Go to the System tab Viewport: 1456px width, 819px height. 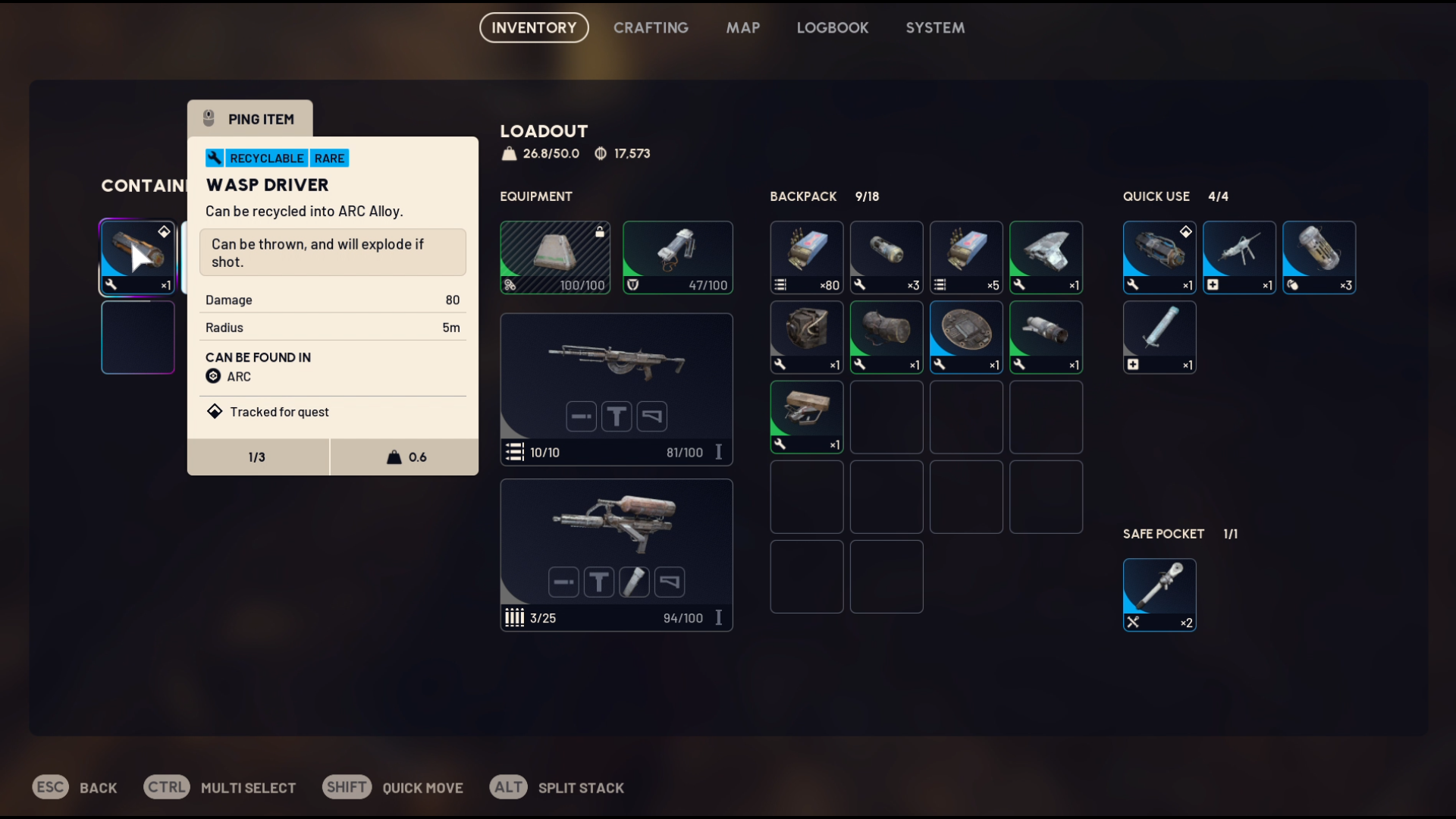click(934, 28)
